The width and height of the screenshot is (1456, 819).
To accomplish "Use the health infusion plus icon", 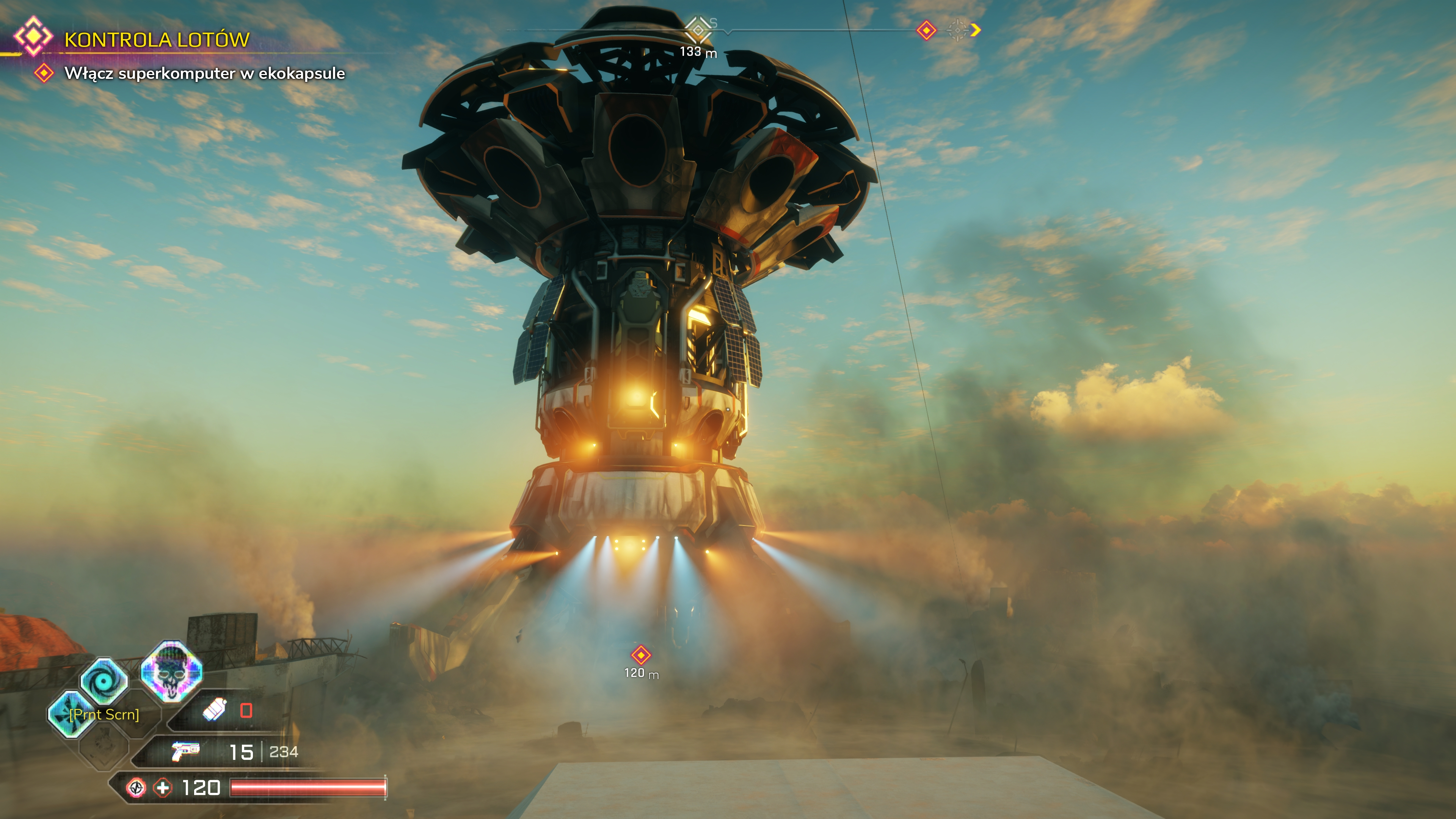I will (x=163, y=788).
